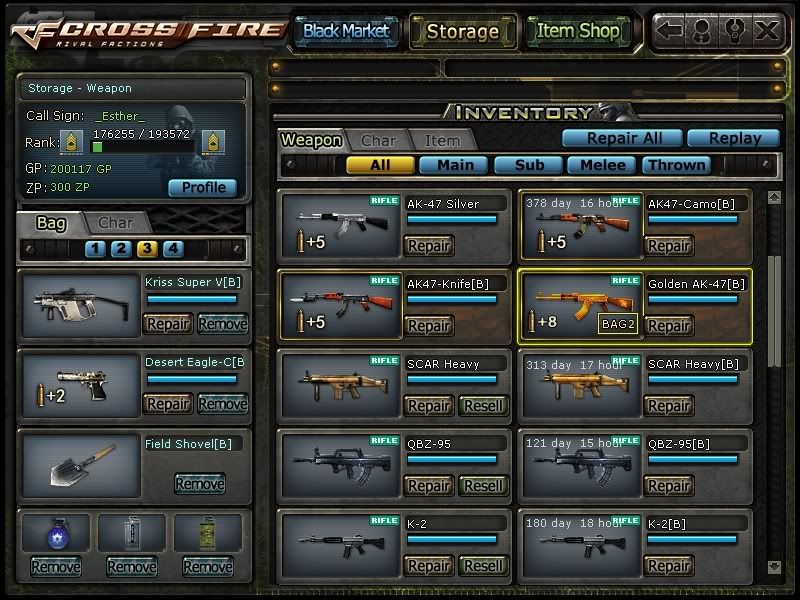
Task: Resell the SCAR Heavy rifle
Action: (x=484, y=406)
